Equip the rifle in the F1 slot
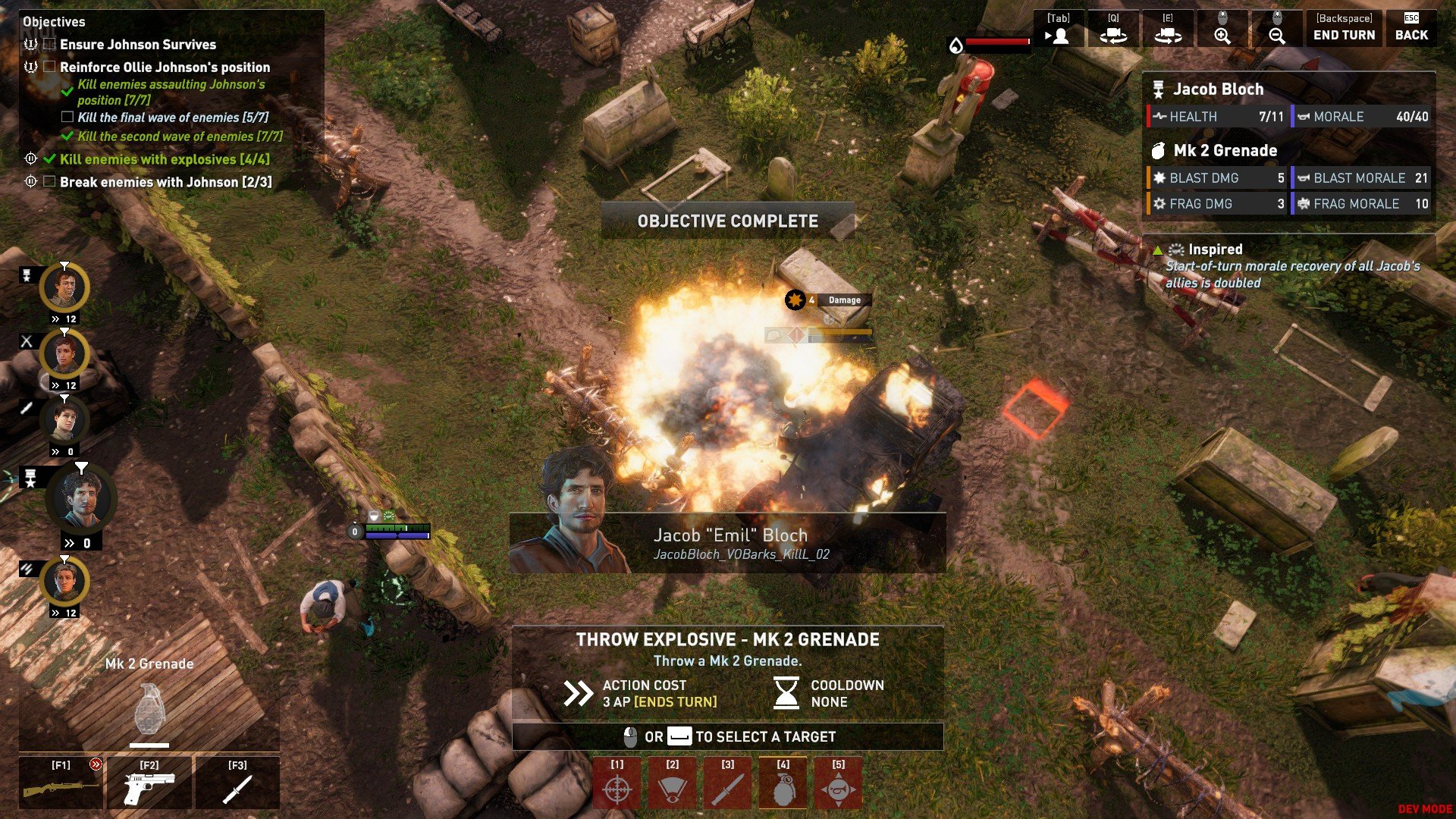This screenshot has width=1456, height=819. pos(61,783)
